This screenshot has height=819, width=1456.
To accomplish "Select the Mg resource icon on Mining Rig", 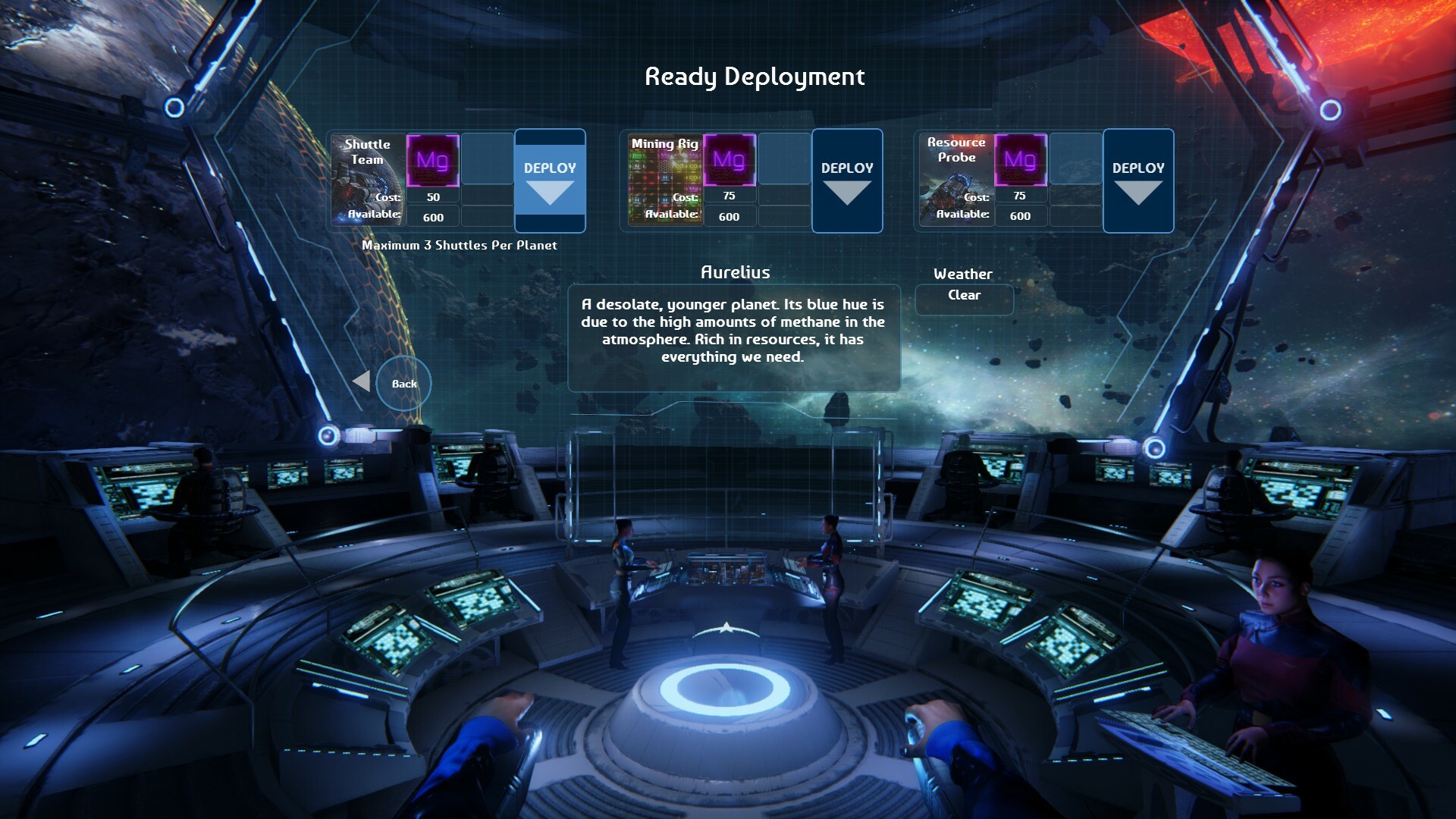I will 729,162.
